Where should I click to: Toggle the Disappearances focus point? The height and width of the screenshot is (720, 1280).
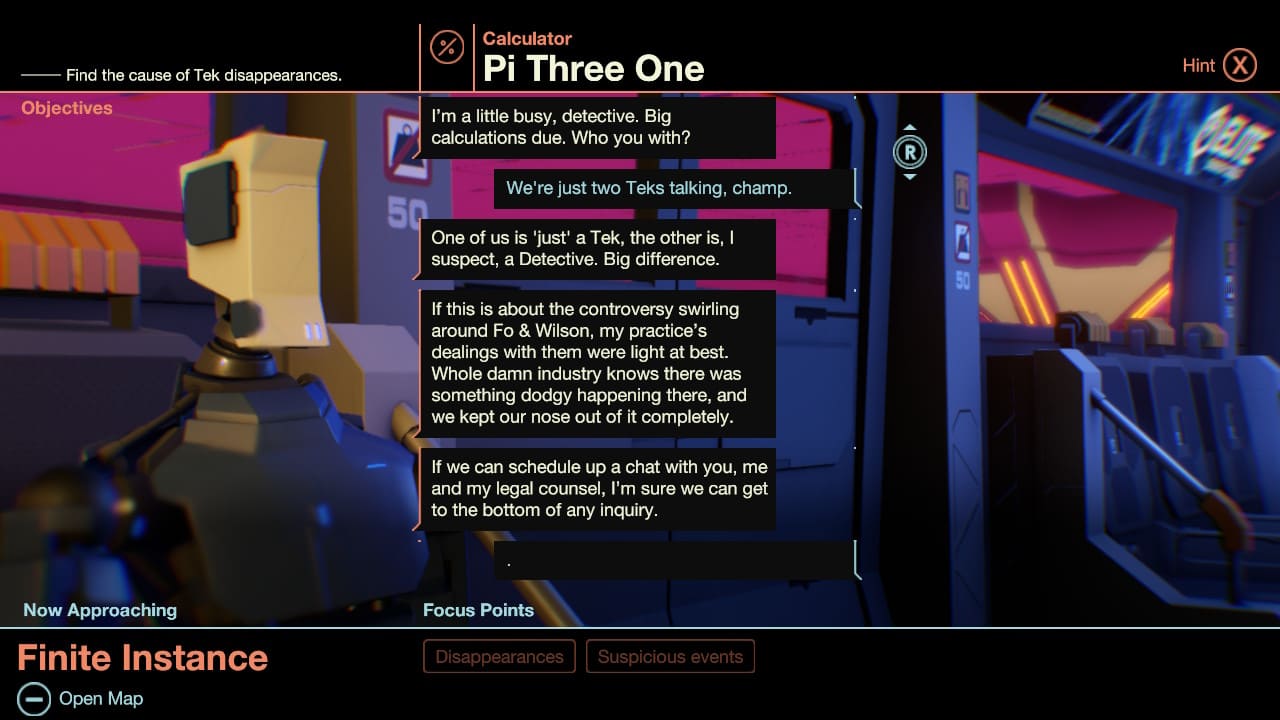coord(499,656)
